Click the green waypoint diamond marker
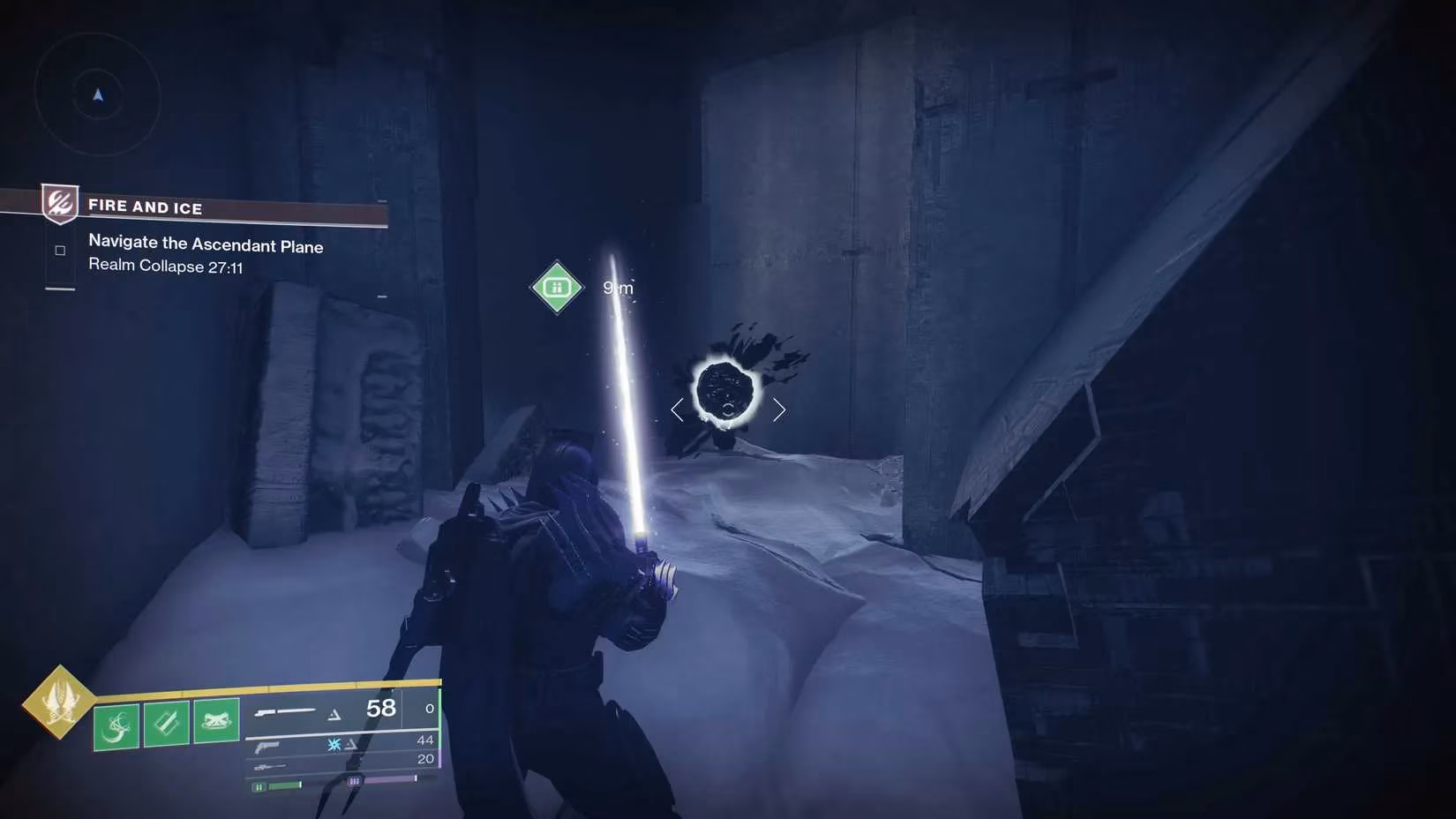Screen dimensions: 1456x819 [x=556, y=286]
